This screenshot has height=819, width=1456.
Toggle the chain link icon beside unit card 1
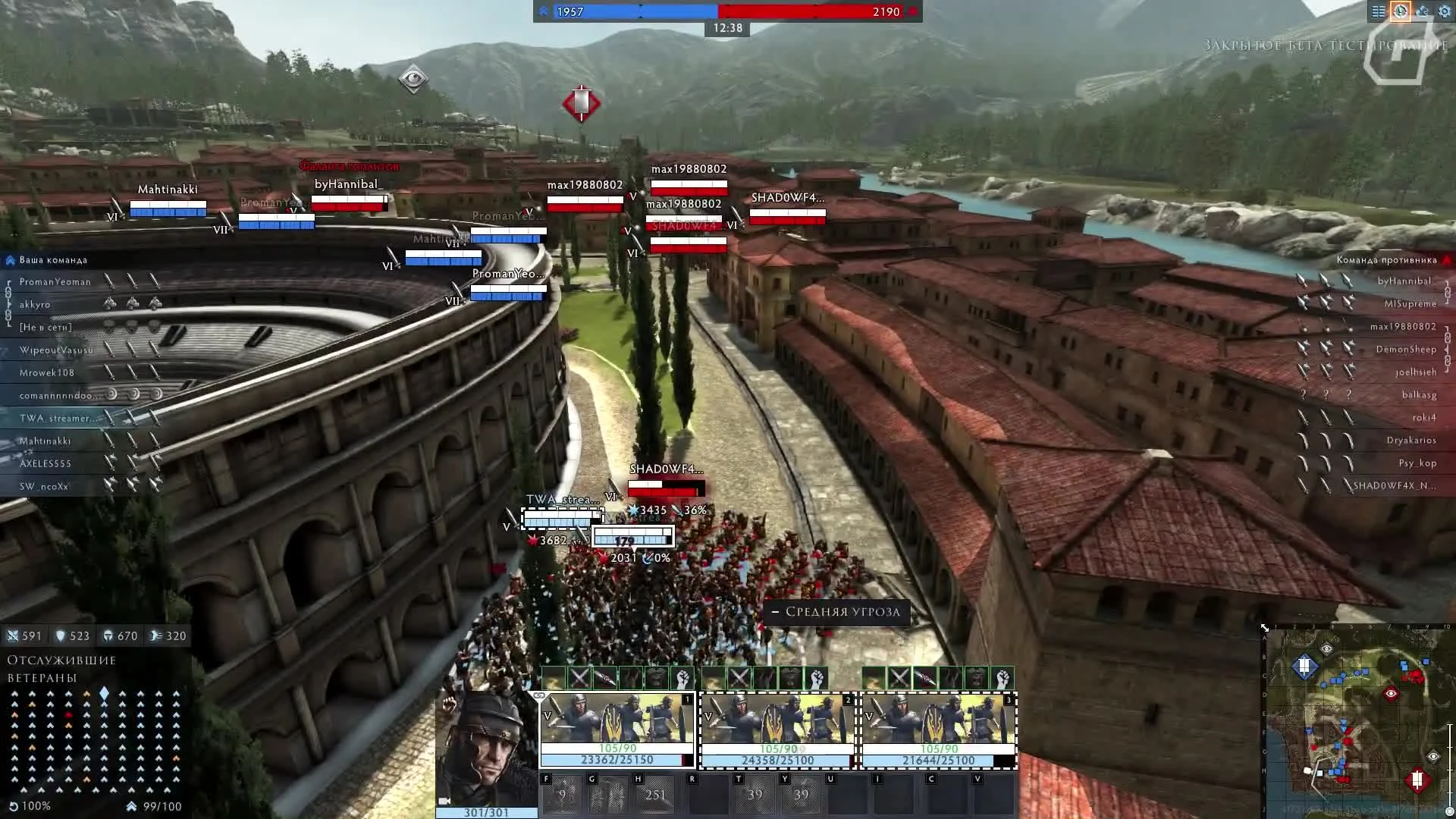539,695
